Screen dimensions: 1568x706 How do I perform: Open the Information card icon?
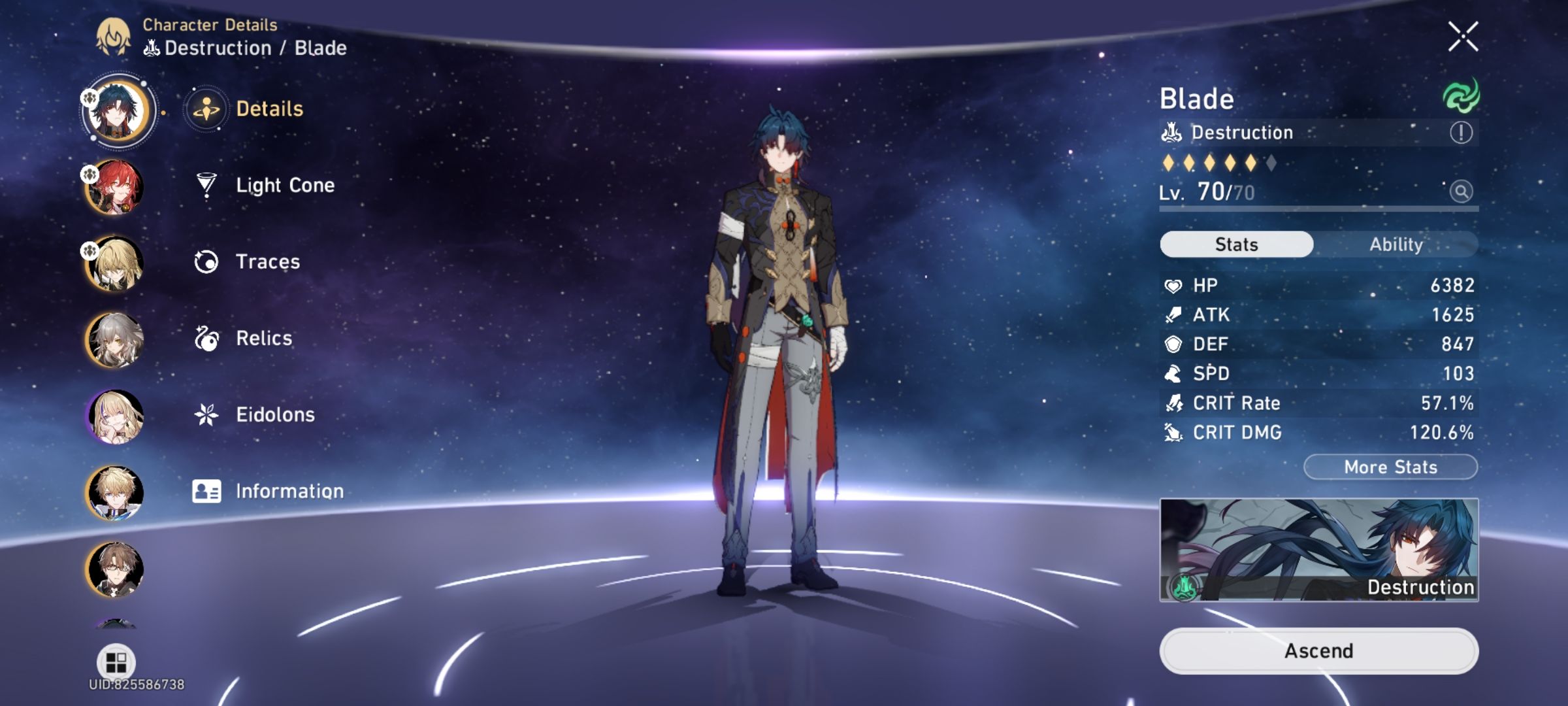coord(206,490)
